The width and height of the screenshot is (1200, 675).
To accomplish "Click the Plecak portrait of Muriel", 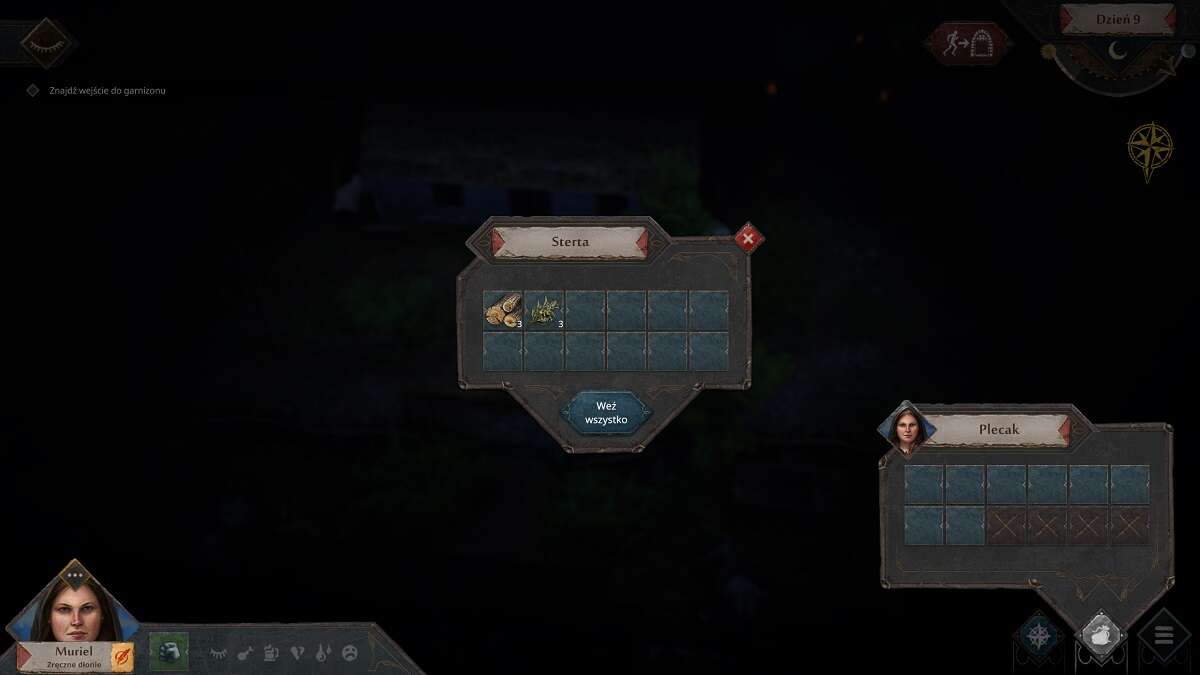I will [x=906, y=431].
